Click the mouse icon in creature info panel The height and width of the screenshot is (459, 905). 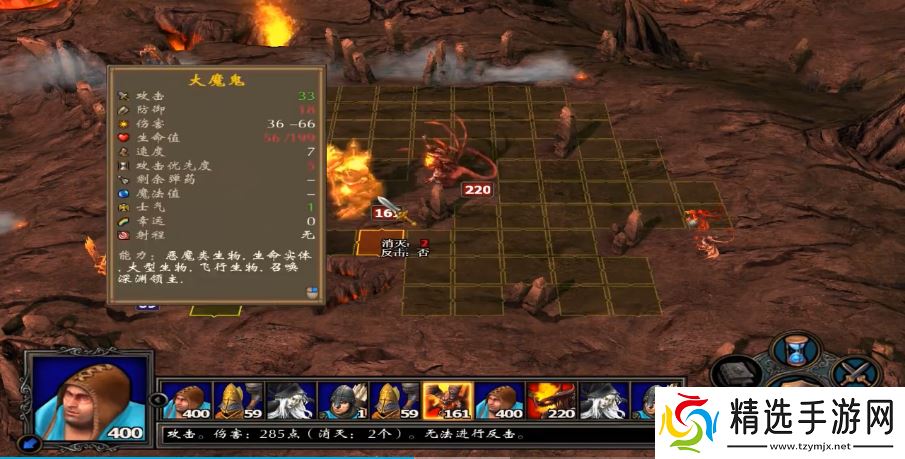(x=312, y=292)
